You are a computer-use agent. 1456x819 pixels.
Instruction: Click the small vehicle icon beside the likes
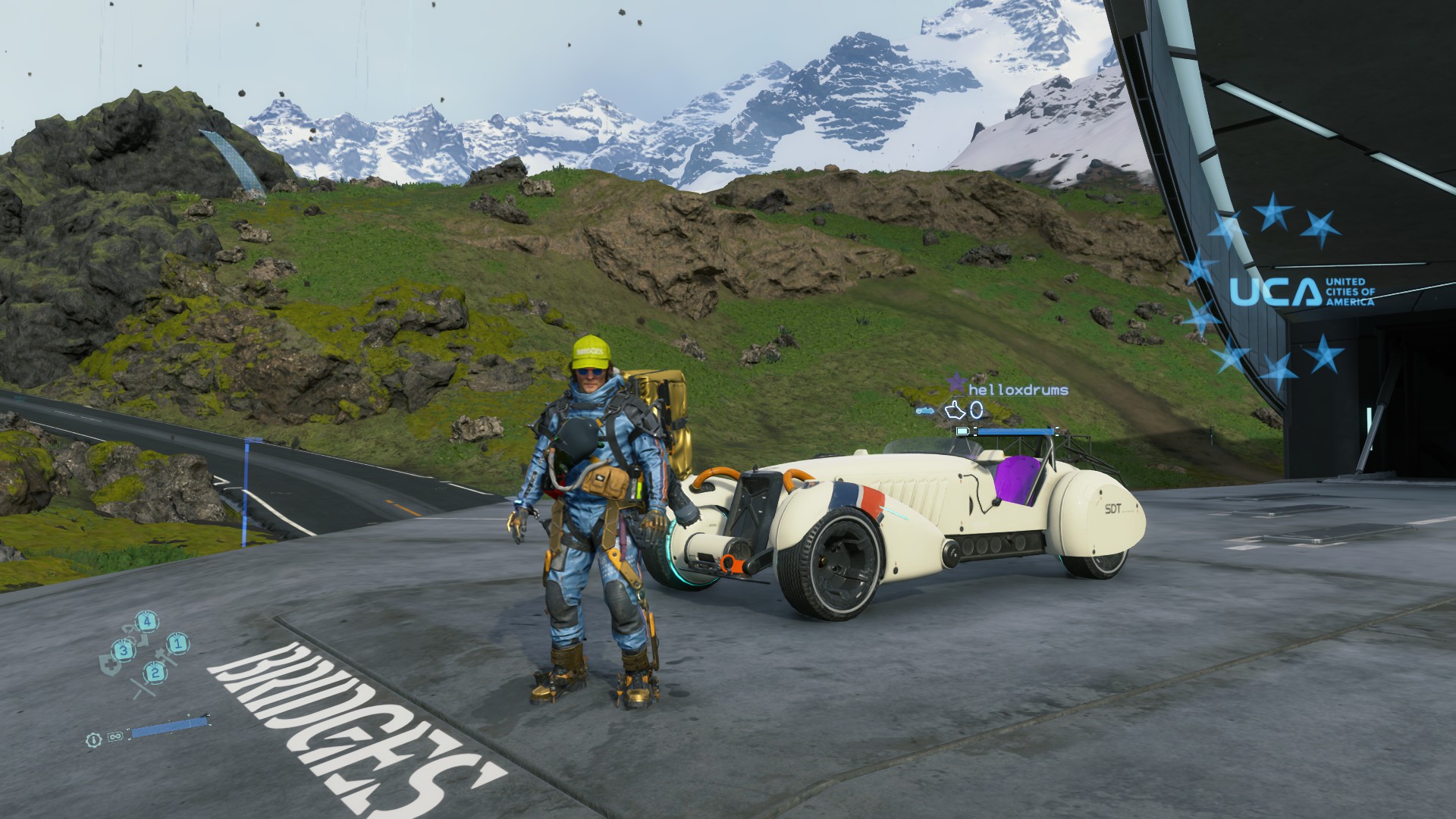pos(925,411)
